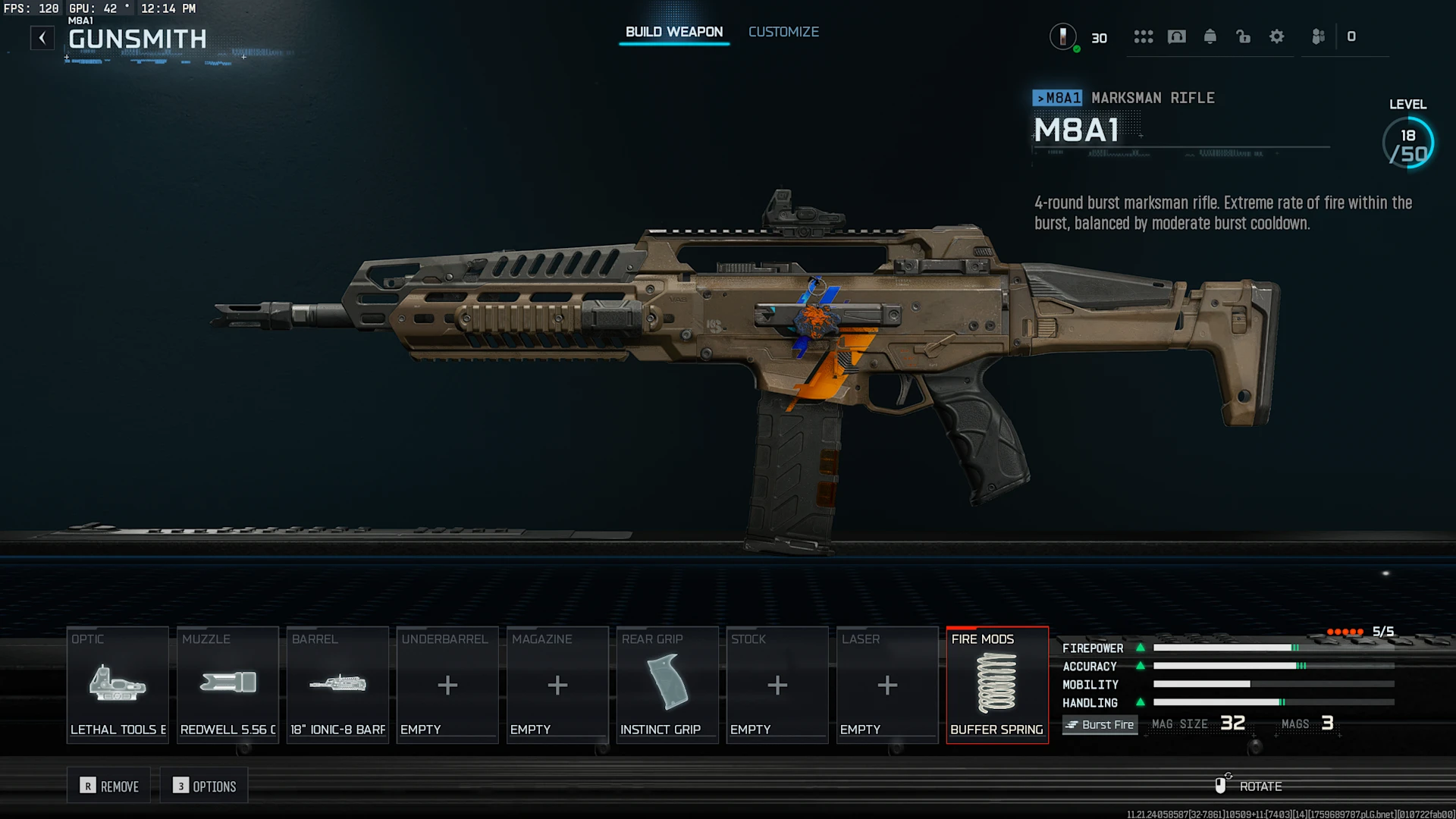Select the Build Weapon tab
The width and height of the screenshot is (1456, 819).
click(673, 32)
